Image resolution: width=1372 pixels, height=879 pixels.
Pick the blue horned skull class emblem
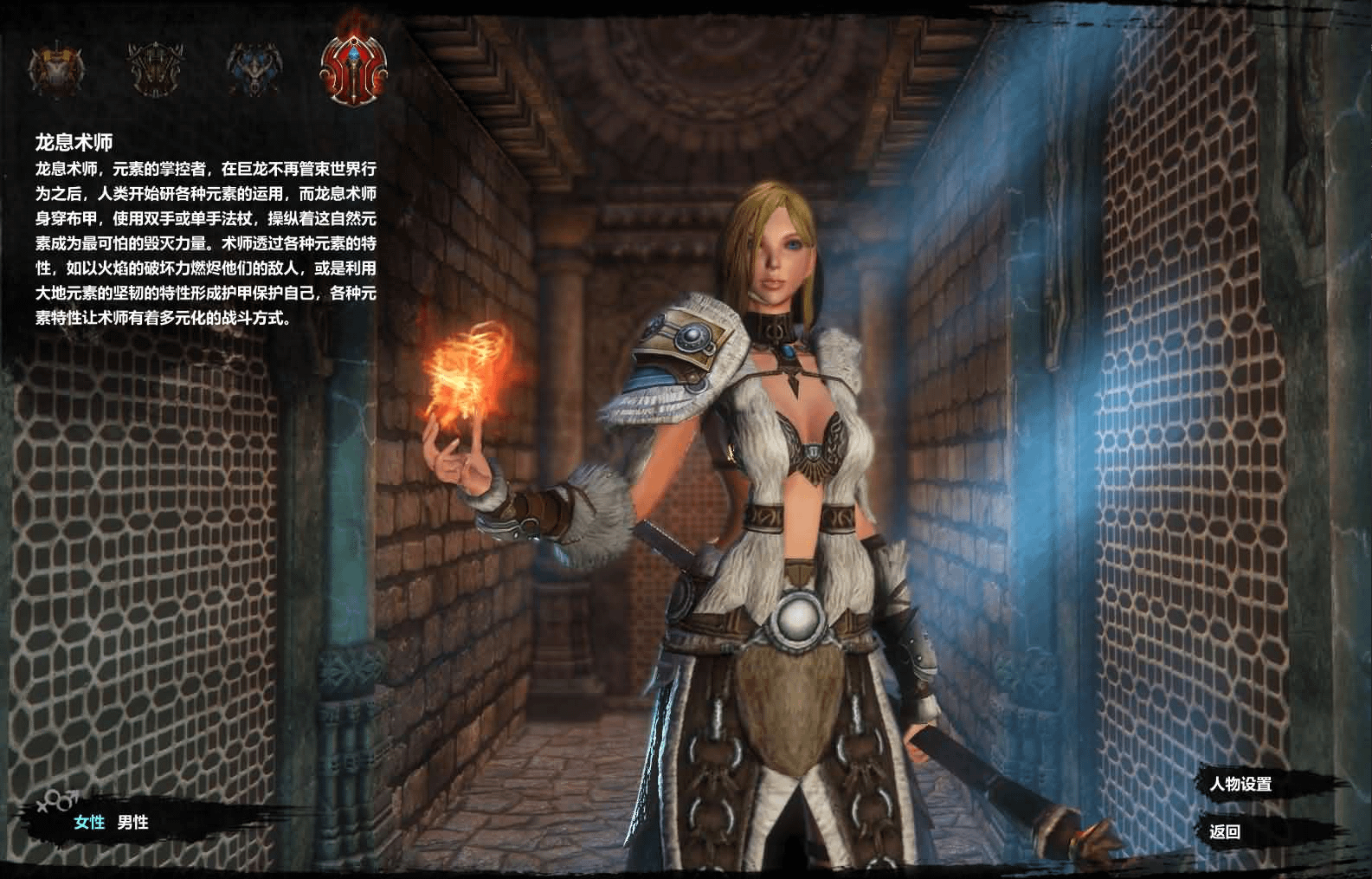tap(254, 68)
